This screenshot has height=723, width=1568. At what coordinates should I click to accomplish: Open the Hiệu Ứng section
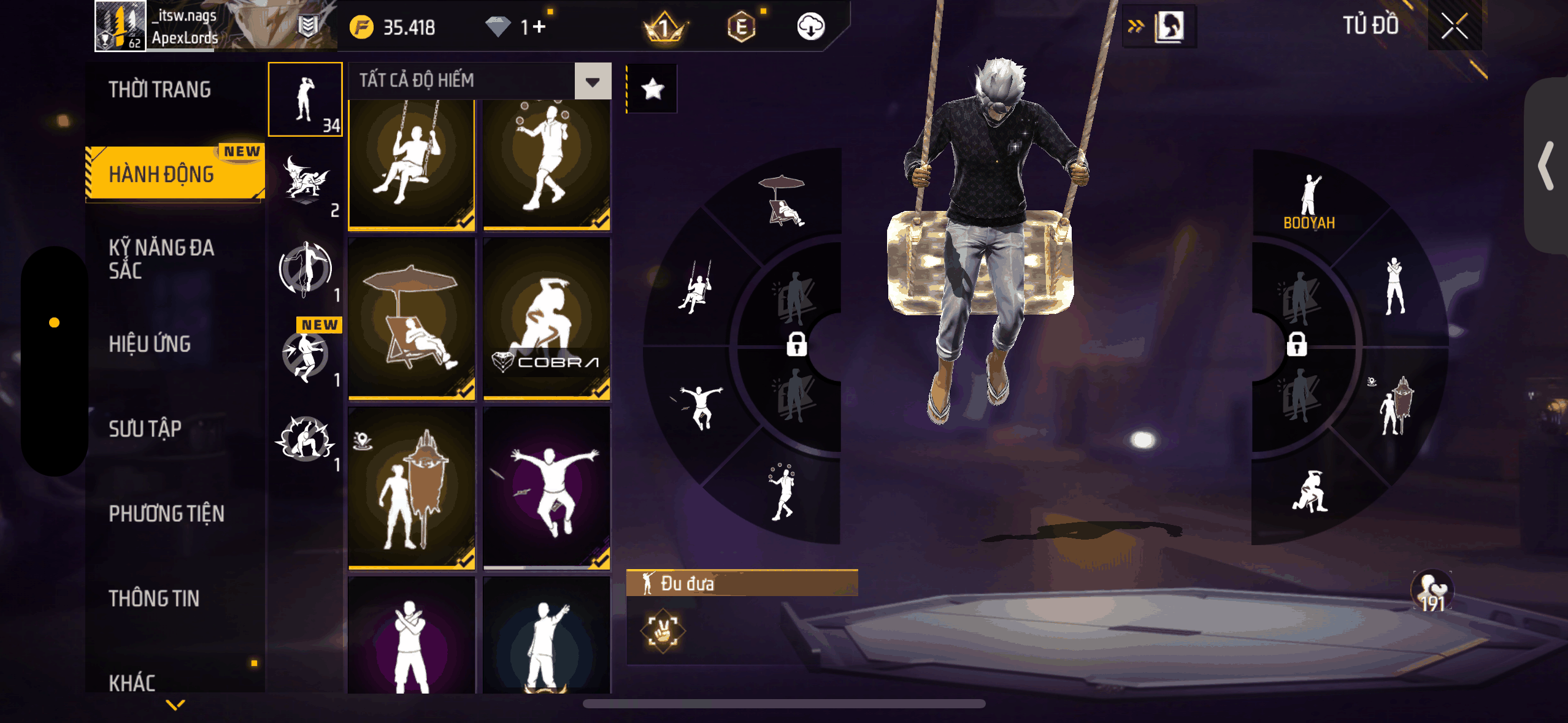(x=150, y=344)
